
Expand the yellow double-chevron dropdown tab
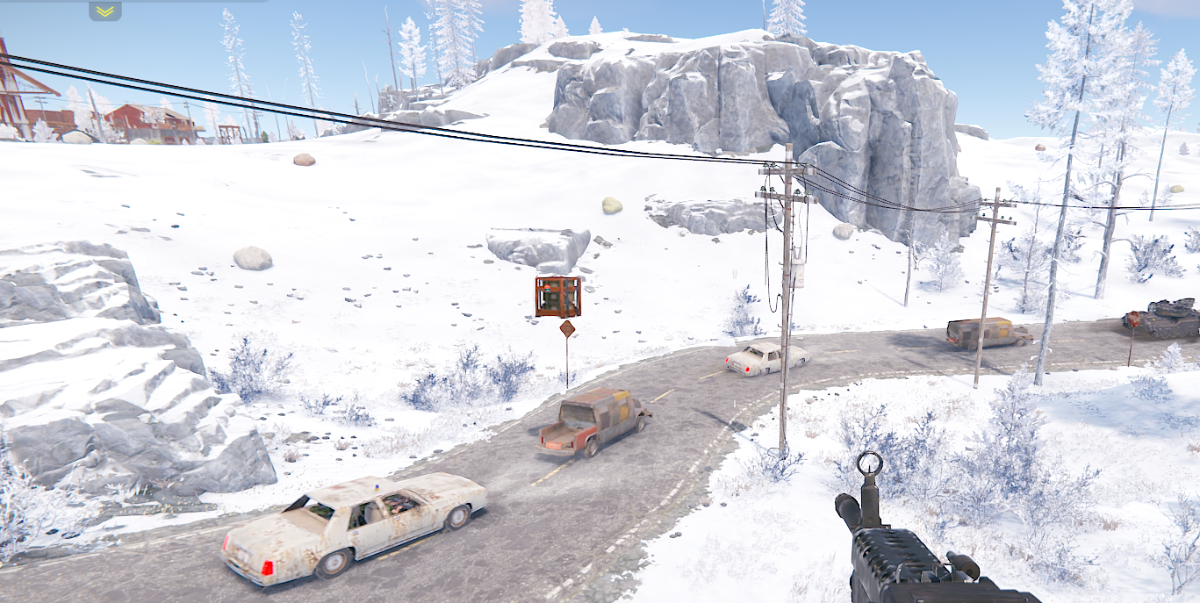105,11
